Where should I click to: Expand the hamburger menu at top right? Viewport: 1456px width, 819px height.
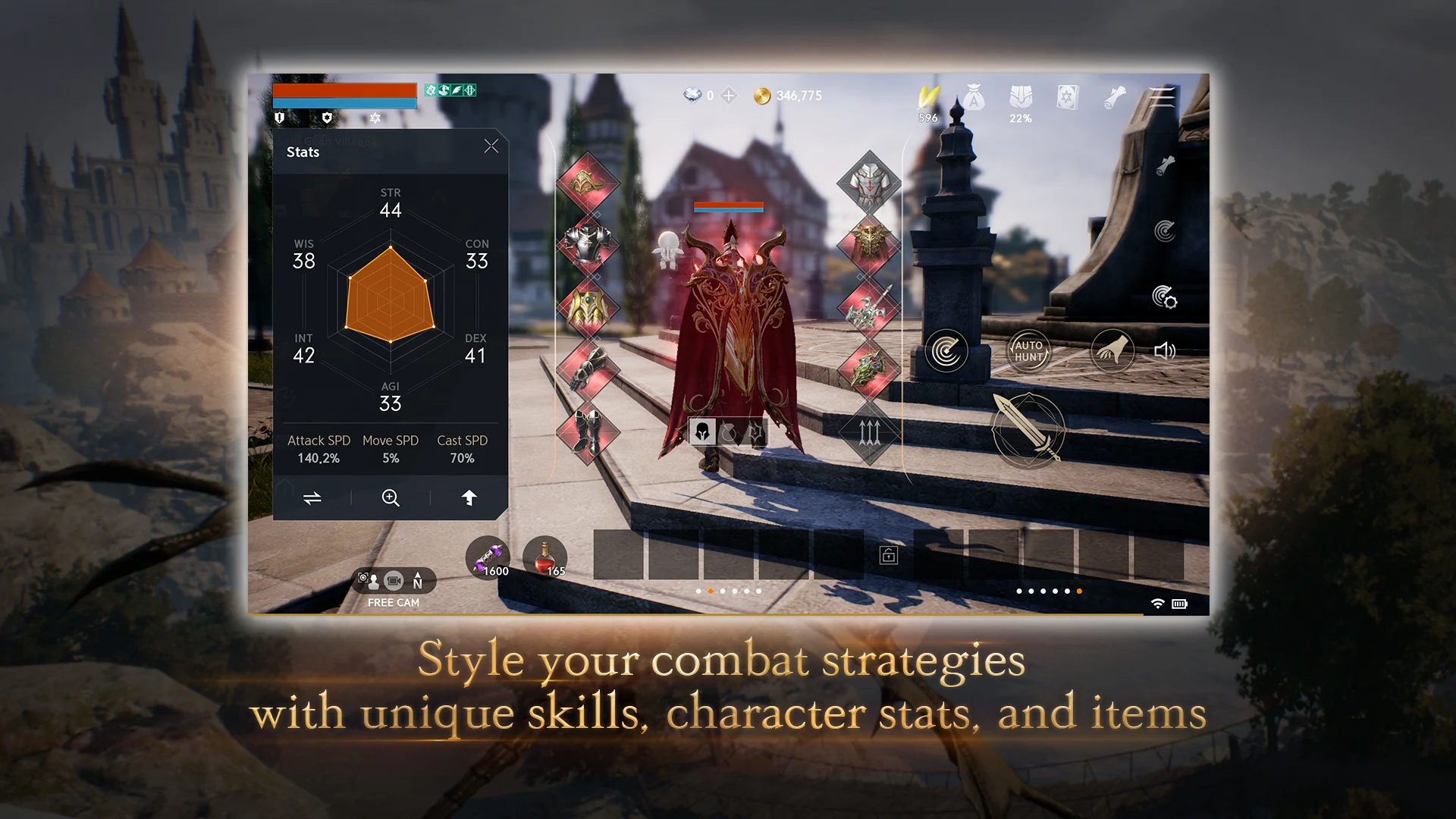[1161, 98]
